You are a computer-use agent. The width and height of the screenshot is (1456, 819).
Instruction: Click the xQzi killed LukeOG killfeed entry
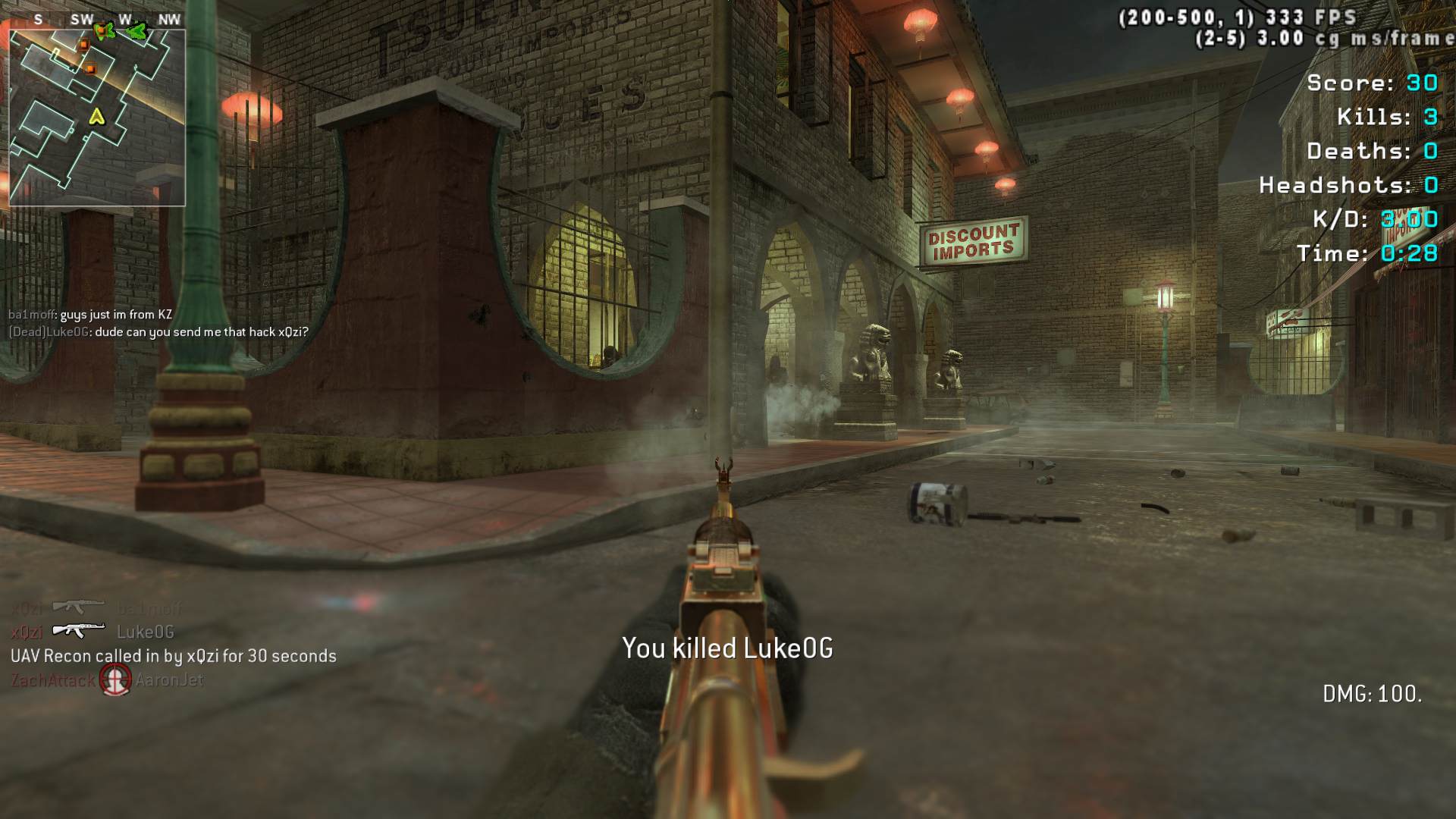click(x=93, y=632)
